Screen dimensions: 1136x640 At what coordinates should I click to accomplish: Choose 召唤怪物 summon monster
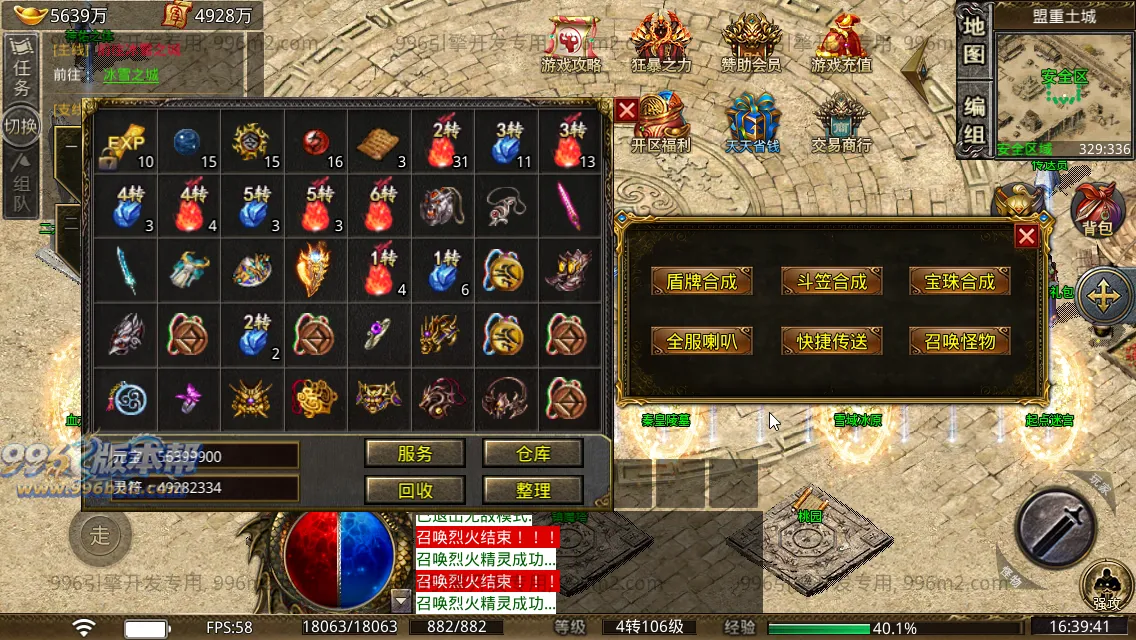click(x=959, y=341)
